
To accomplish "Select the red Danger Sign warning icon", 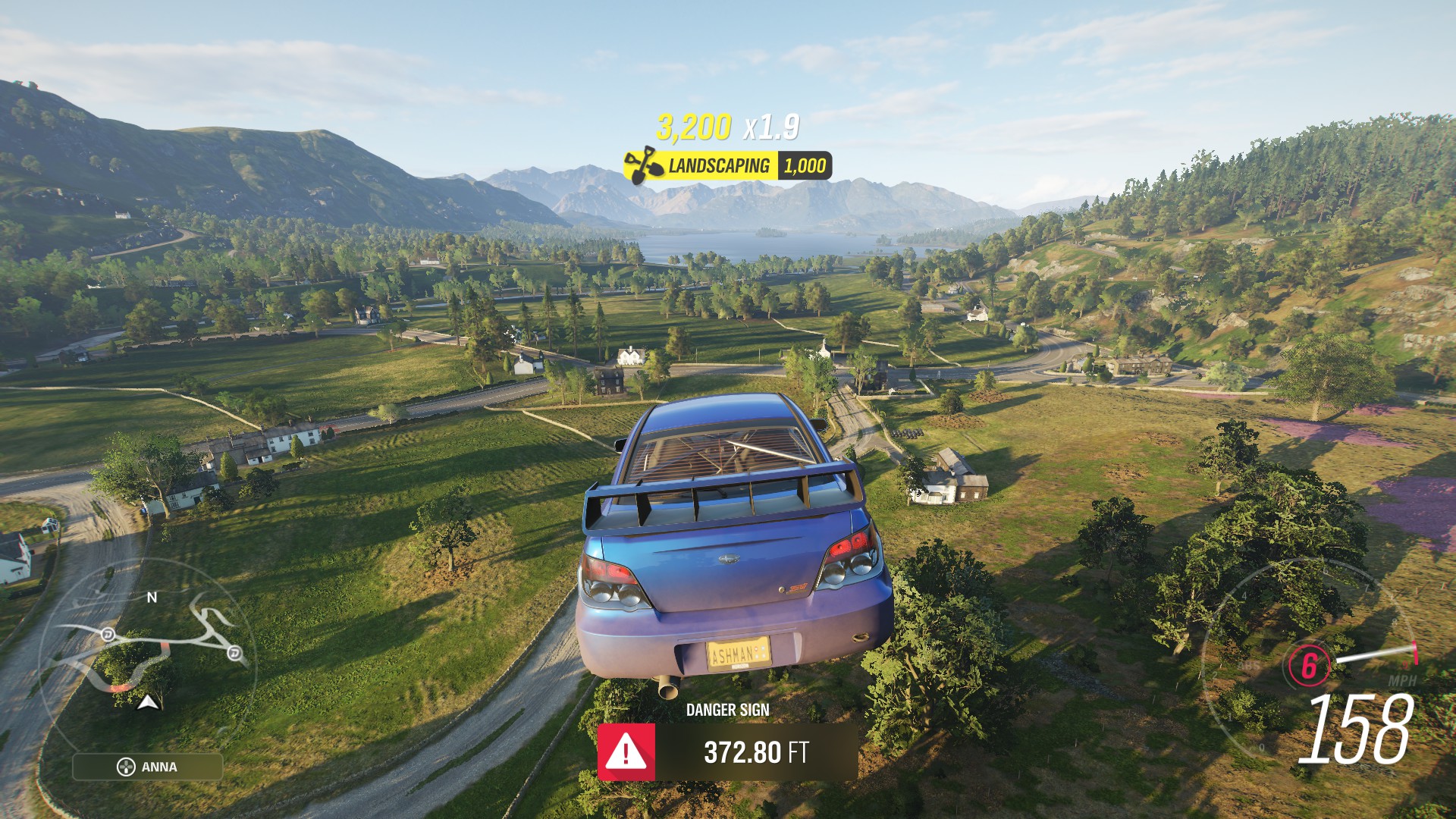I will click(x=626, y=752).
